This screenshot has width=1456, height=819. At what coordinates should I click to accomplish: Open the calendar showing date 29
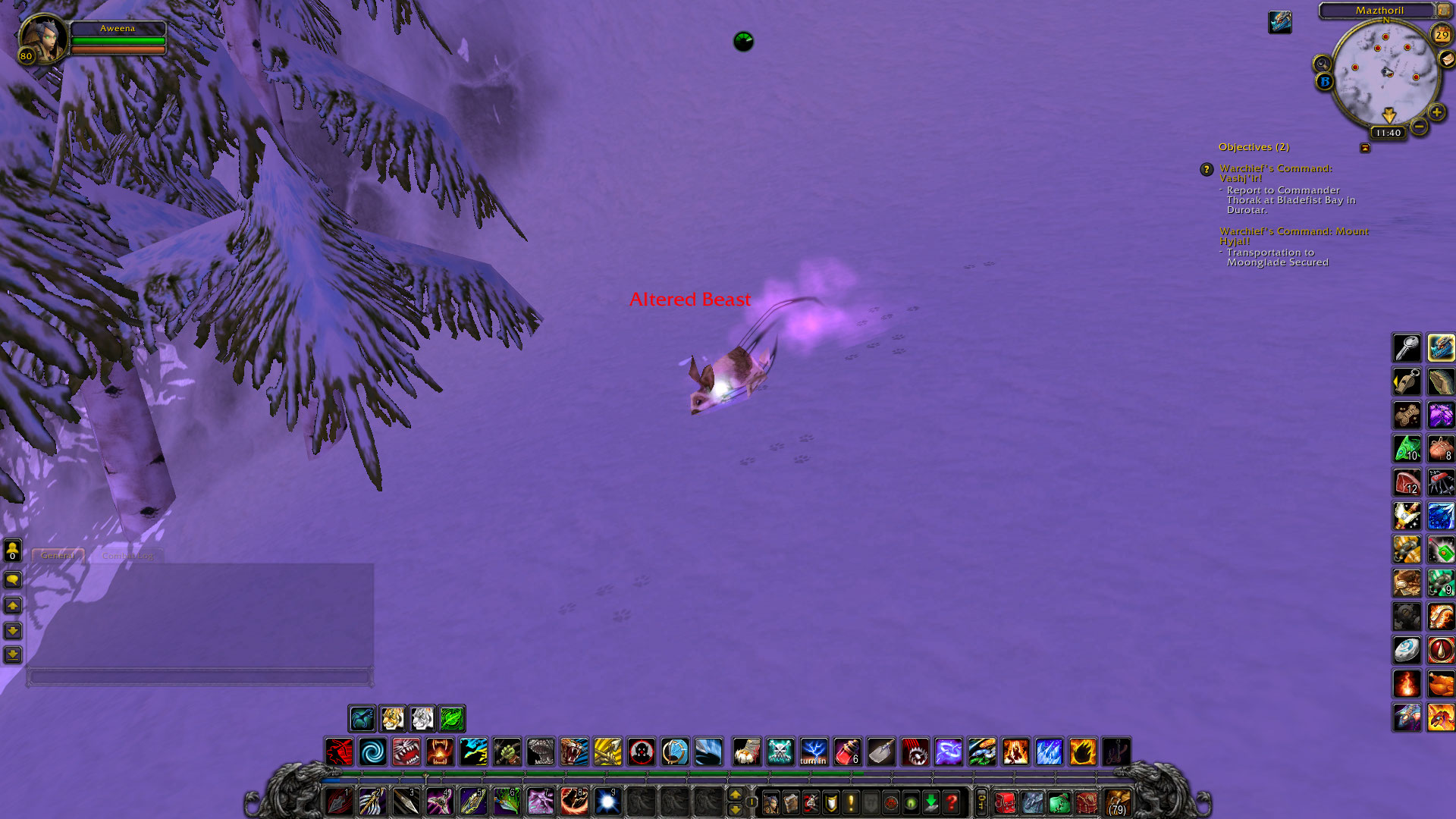tap(1441, 35)
